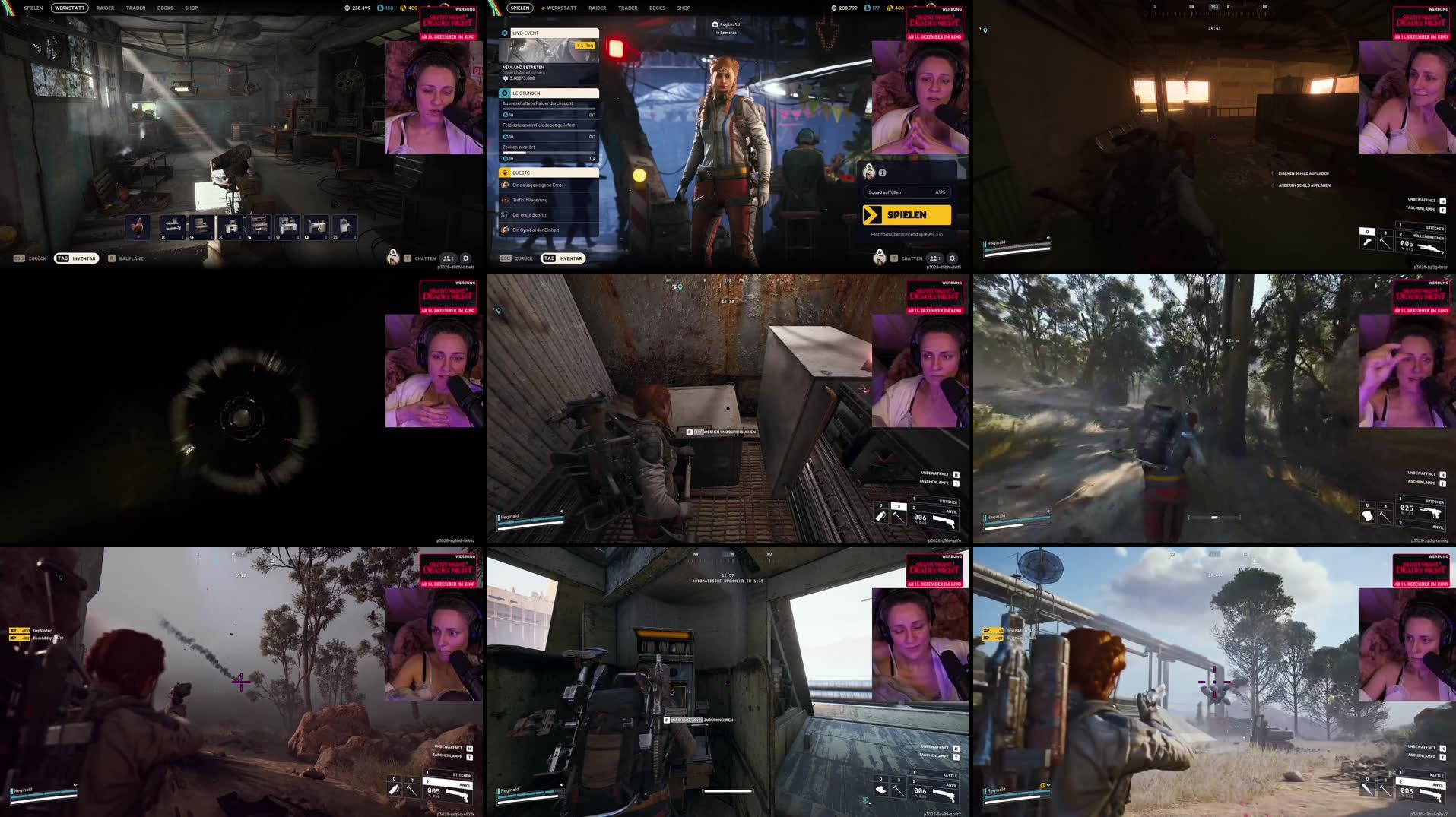1456x817 pixels.
Task: Click the Quests diamond icon
Action: pyautogui.click(x=504, y=173)
